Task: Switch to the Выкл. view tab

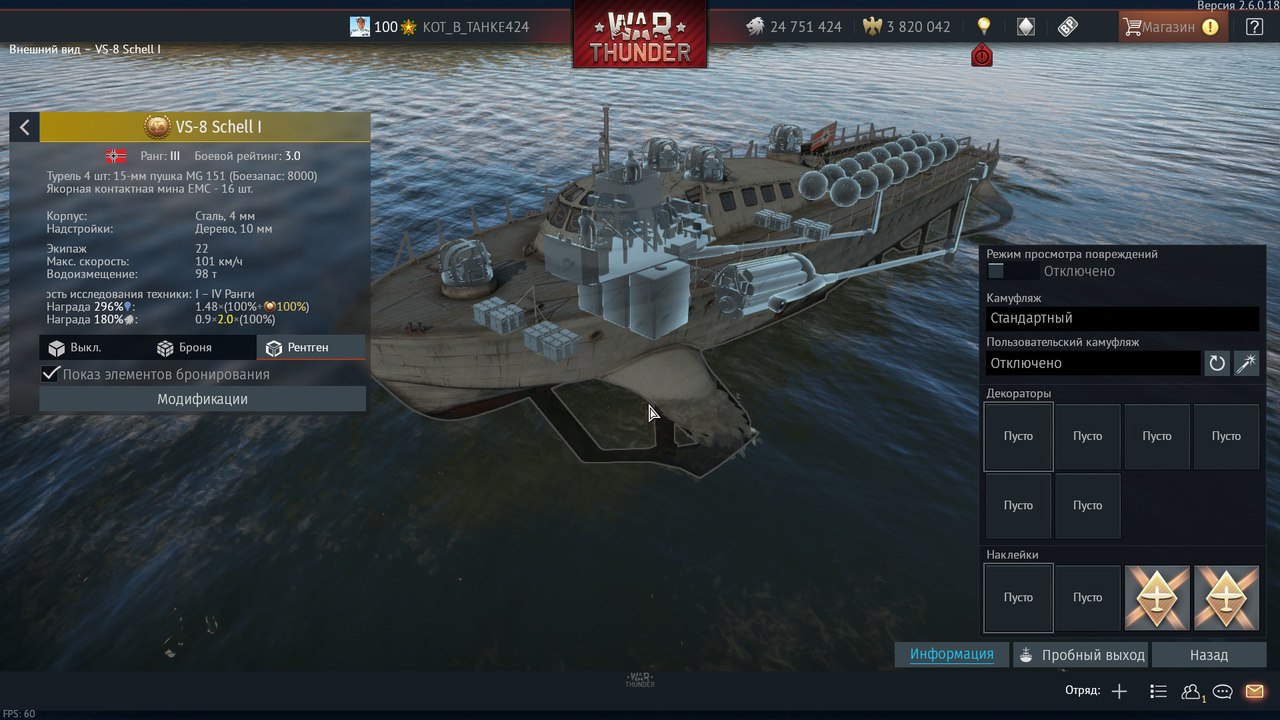Action: click(x=75, y=348)
